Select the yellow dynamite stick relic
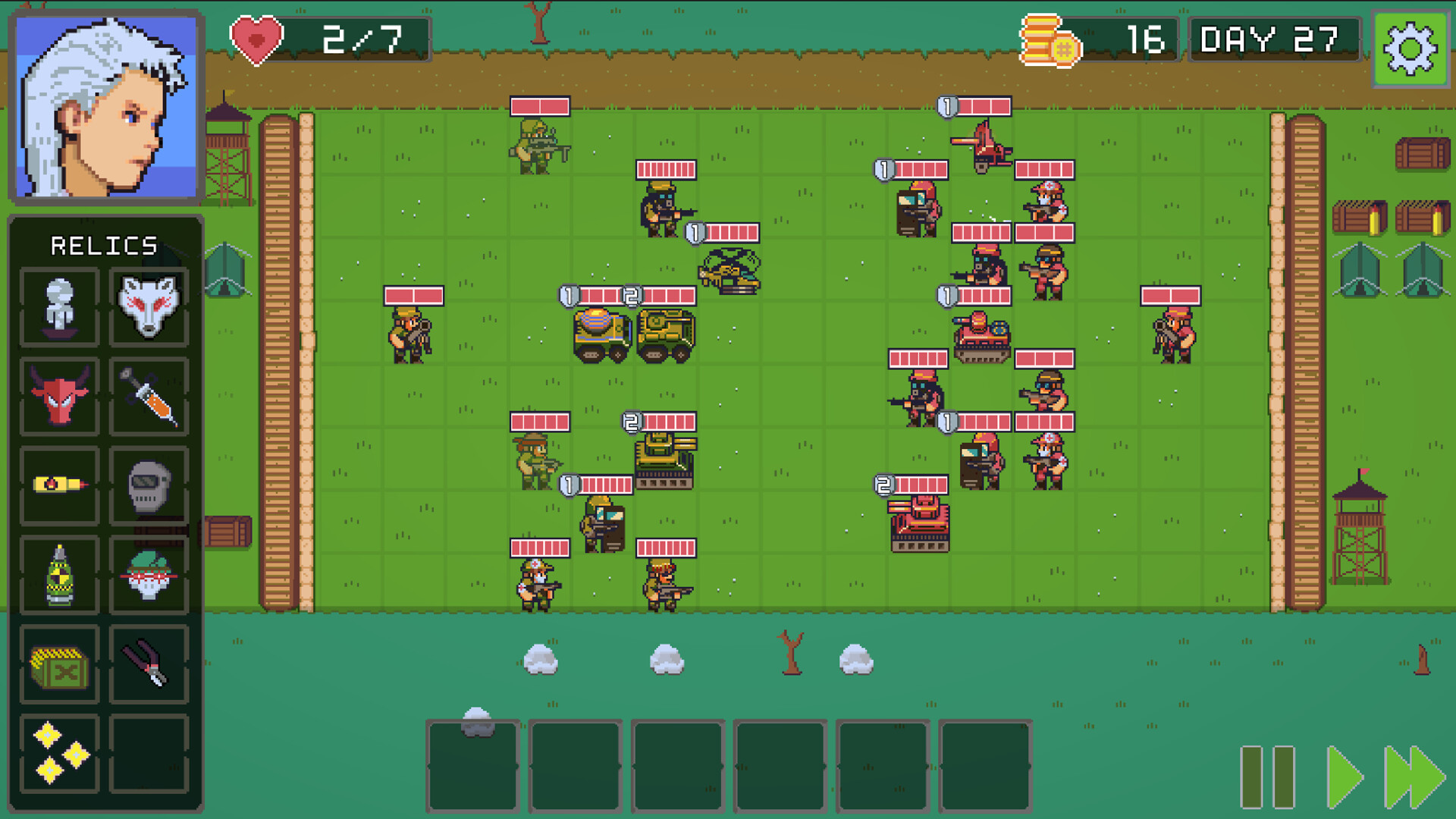The height and width of the screenshot is (819, 1456). coord(59,486)
